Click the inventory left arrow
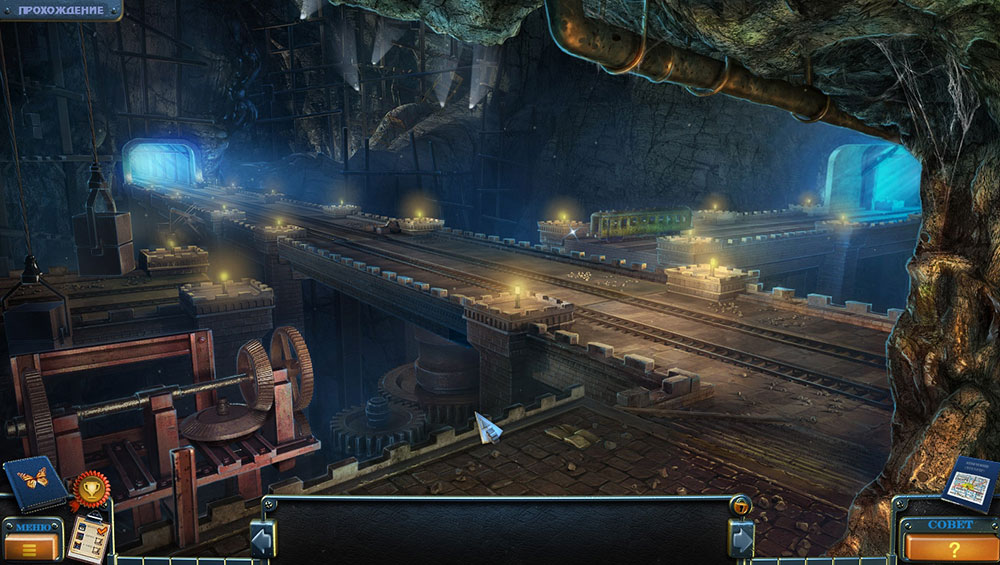This screenshot has height=565, width=1000. pos(263,539)
